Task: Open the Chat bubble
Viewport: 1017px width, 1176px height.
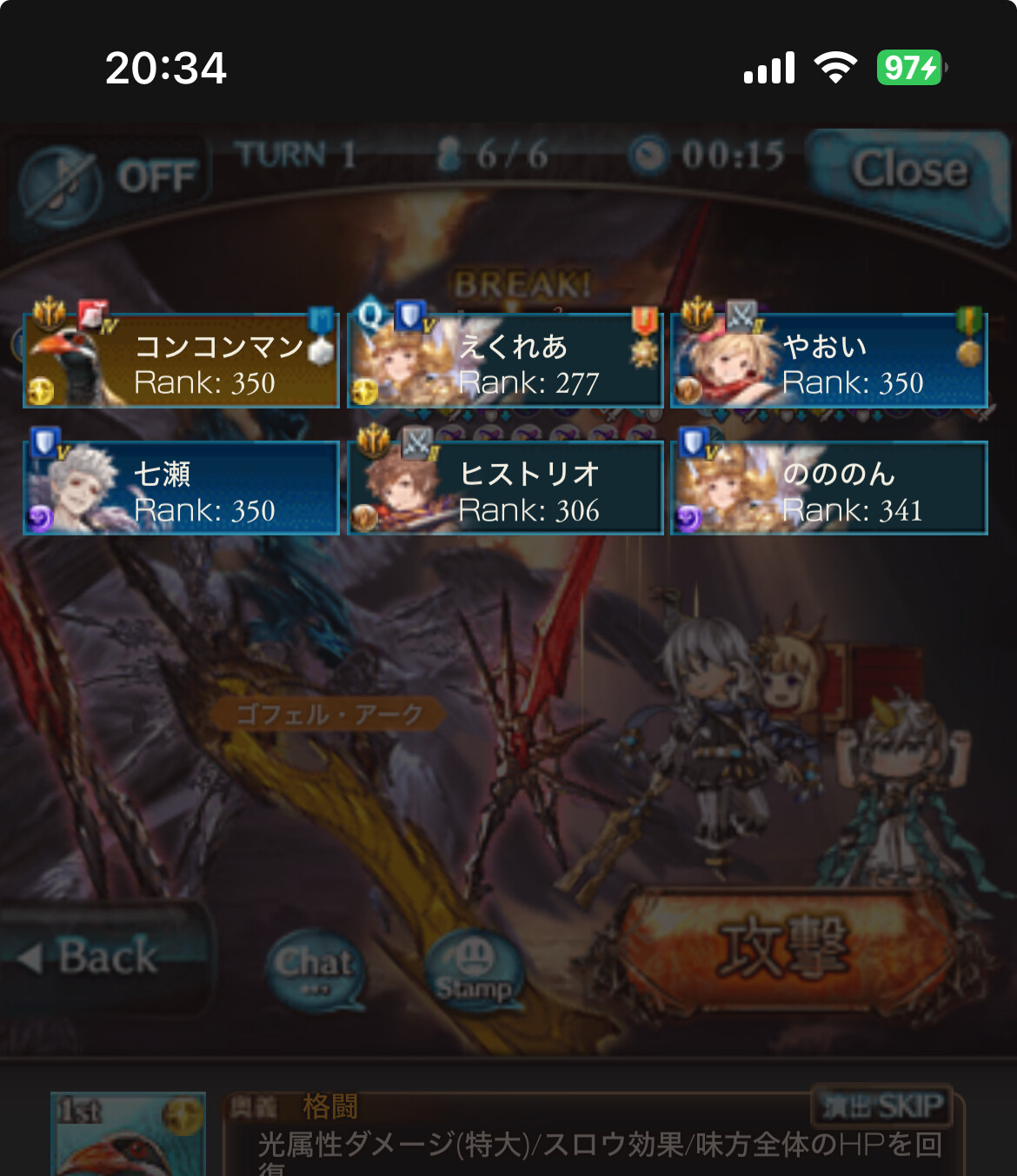Action: [x=315, y=968]
